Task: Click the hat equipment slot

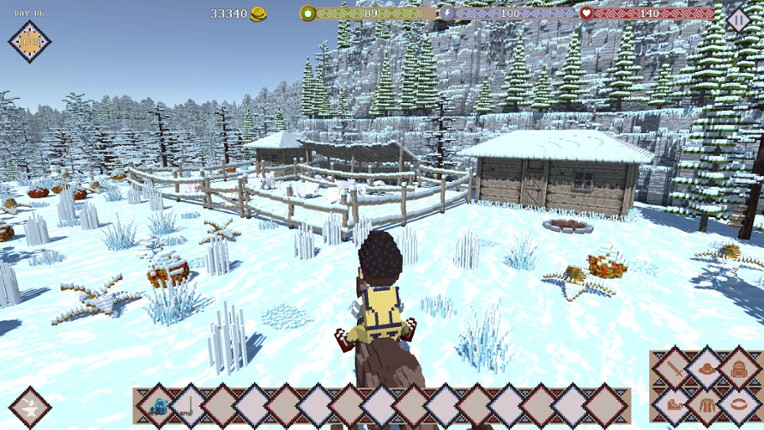Action: (707, 370)
